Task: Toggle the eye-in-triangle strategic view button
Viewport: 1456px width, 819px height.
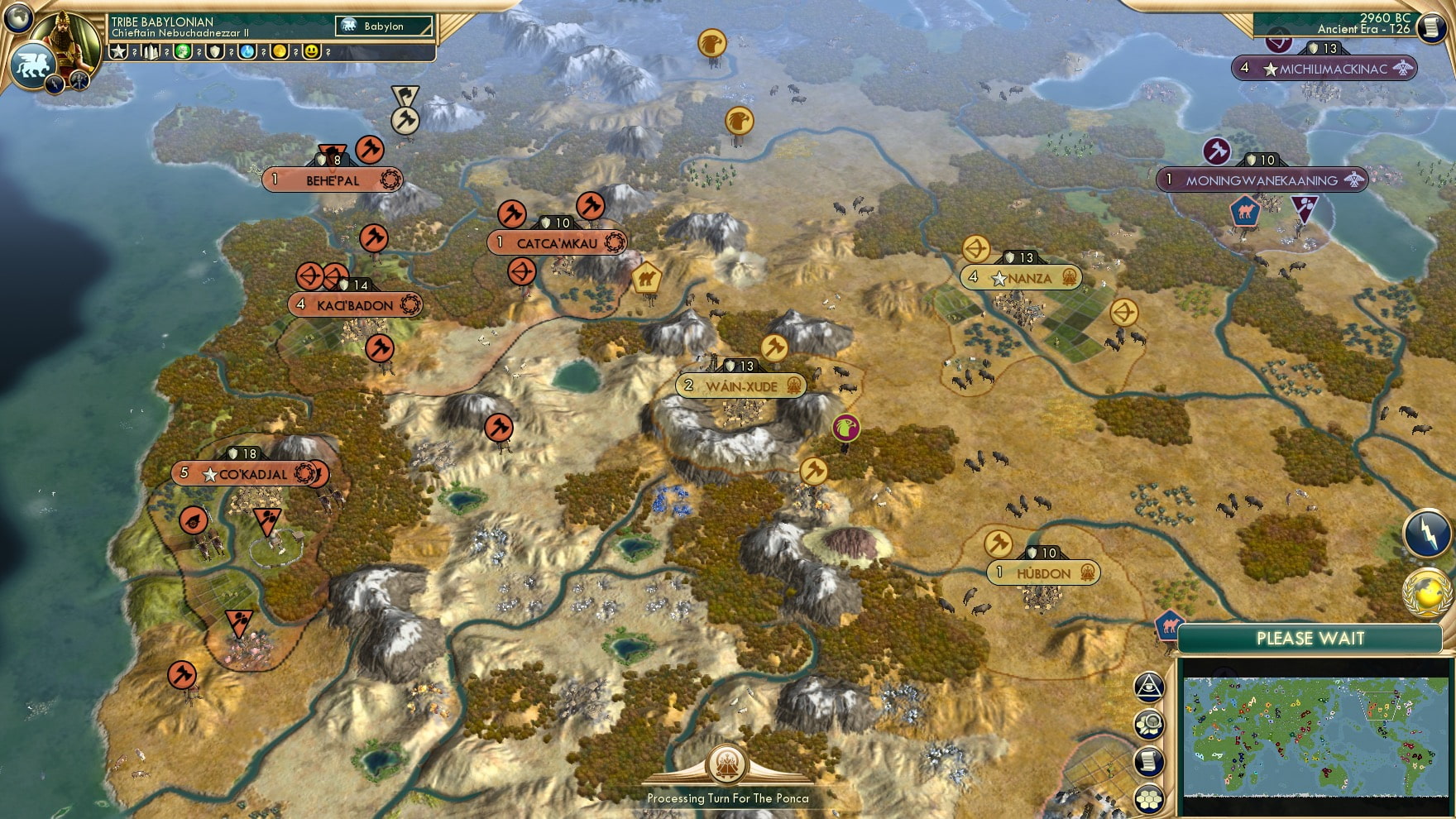Action: point(1149,686)
